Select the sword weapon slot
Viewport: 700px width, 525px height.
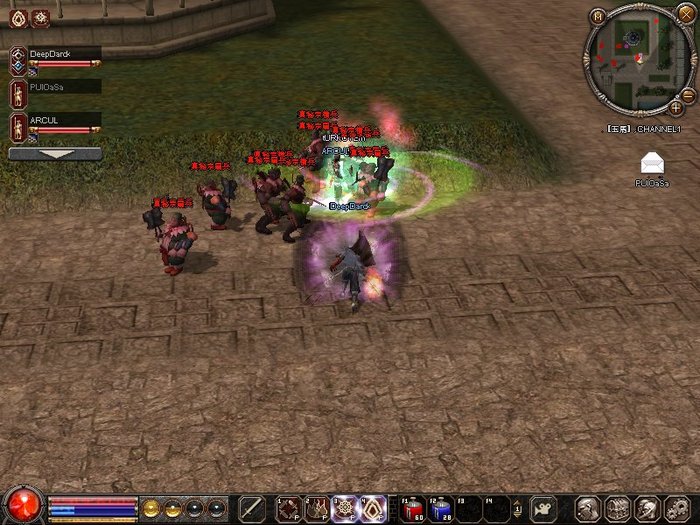253,508
